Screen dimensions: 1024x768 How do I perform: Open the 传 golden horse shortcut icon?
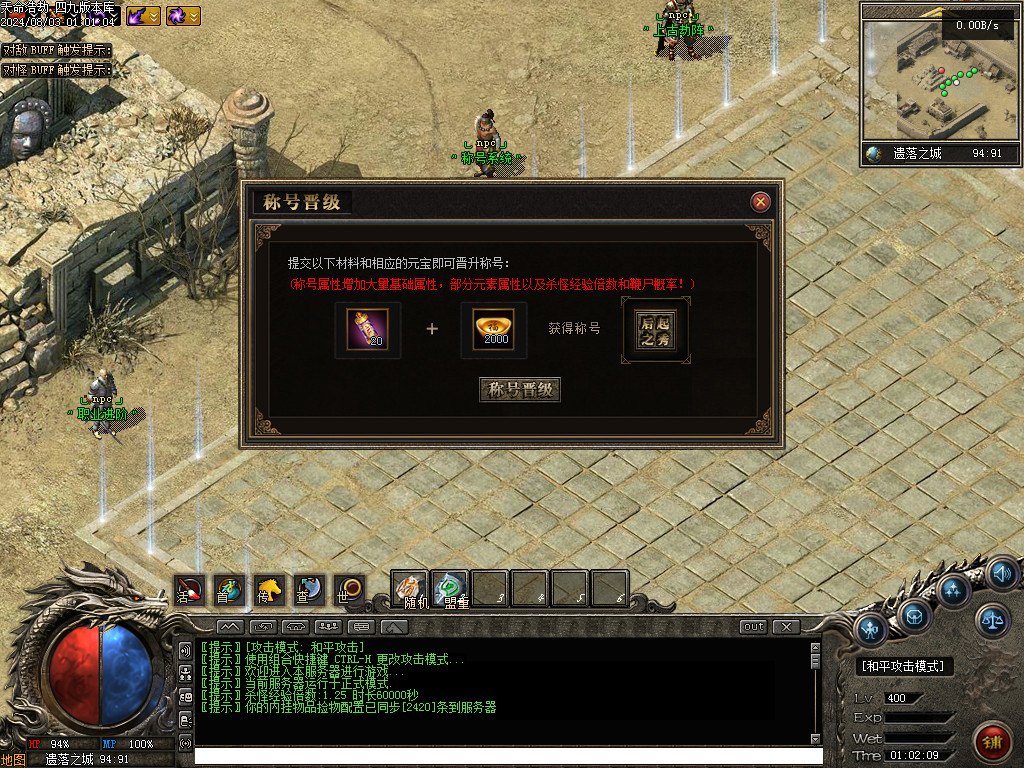(x=269, y=590)
